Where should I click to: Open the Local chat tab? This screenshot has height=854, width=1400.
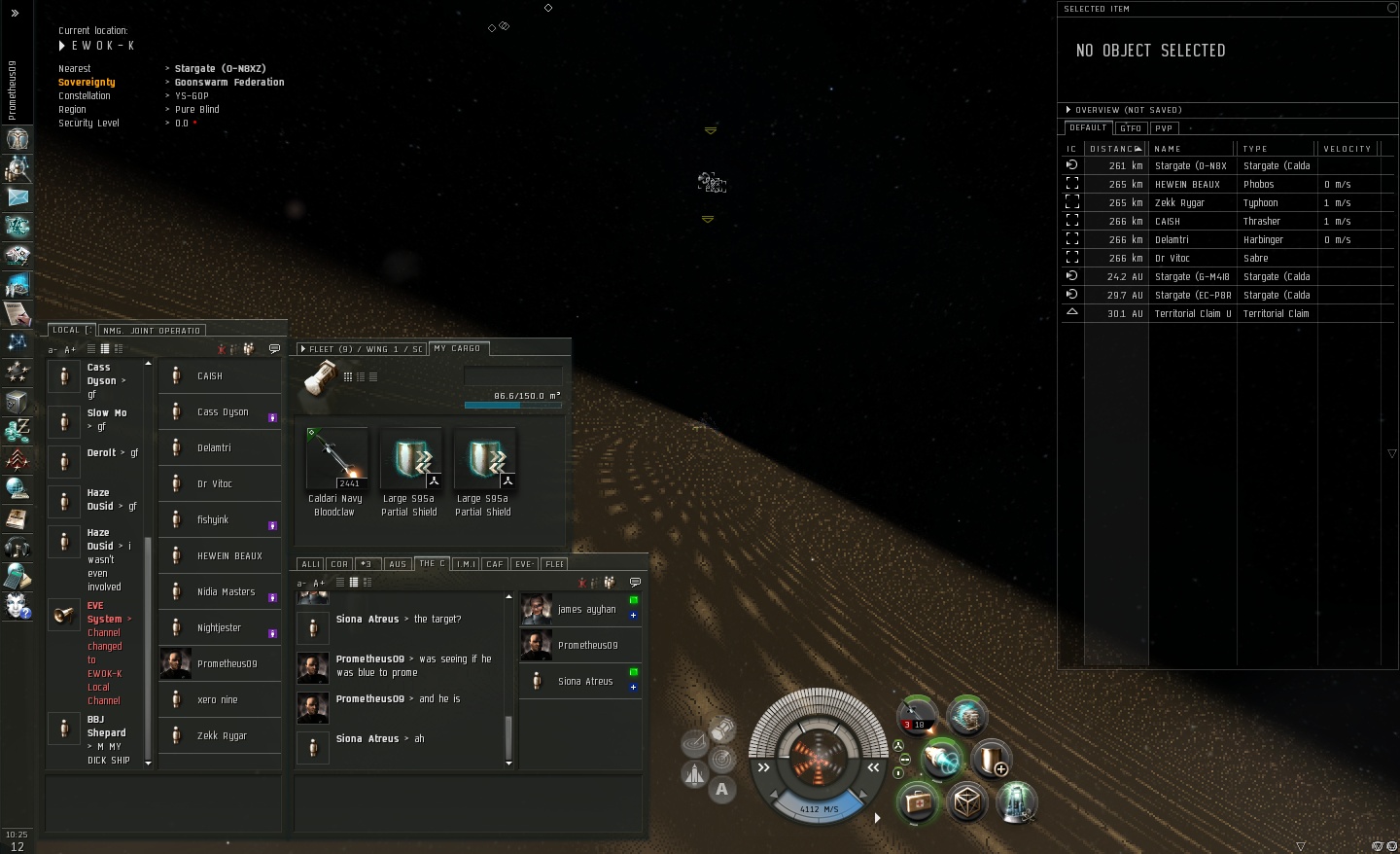(x=68, y=330)
